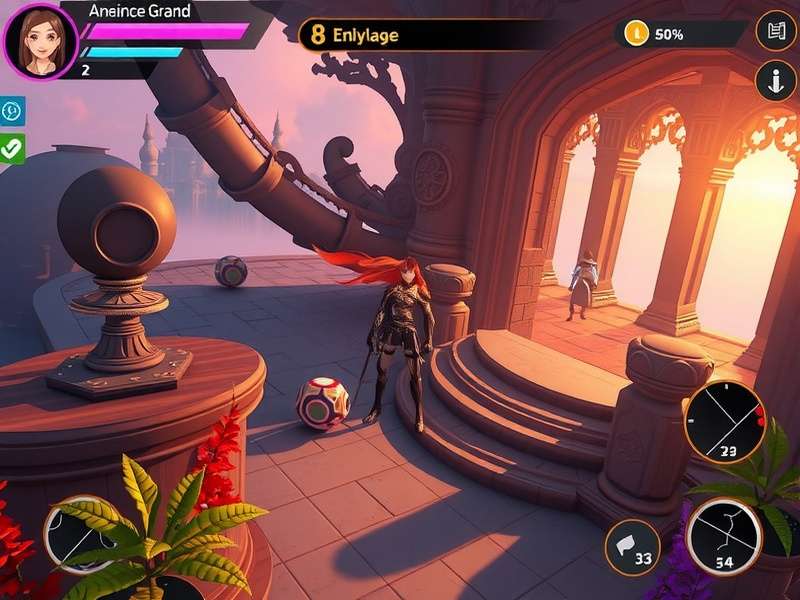Open the Enlylage objective tracker

point(425,35)
